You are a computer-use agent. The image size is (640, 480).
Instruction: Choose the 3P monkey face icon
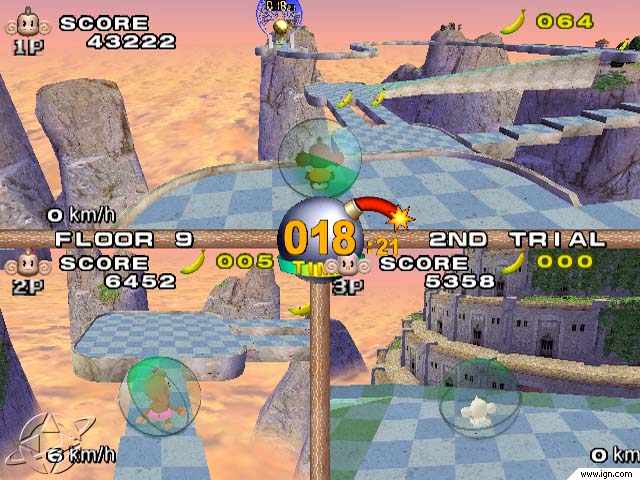tap(346, 265)
